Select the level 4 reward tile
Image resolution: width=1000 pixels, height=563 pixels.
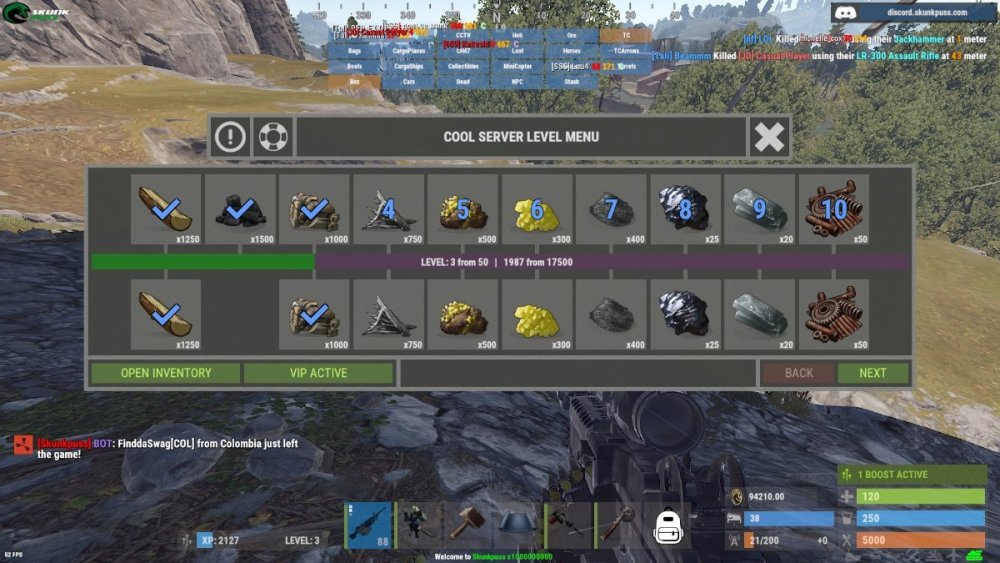[x=388, y=210]
